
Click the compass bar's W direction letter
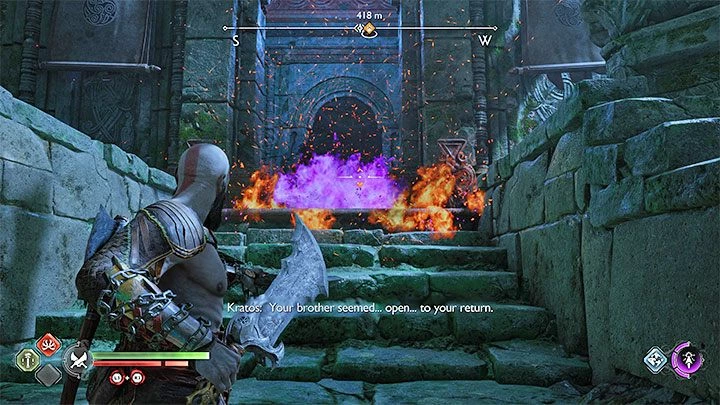(x=485, y=41)
